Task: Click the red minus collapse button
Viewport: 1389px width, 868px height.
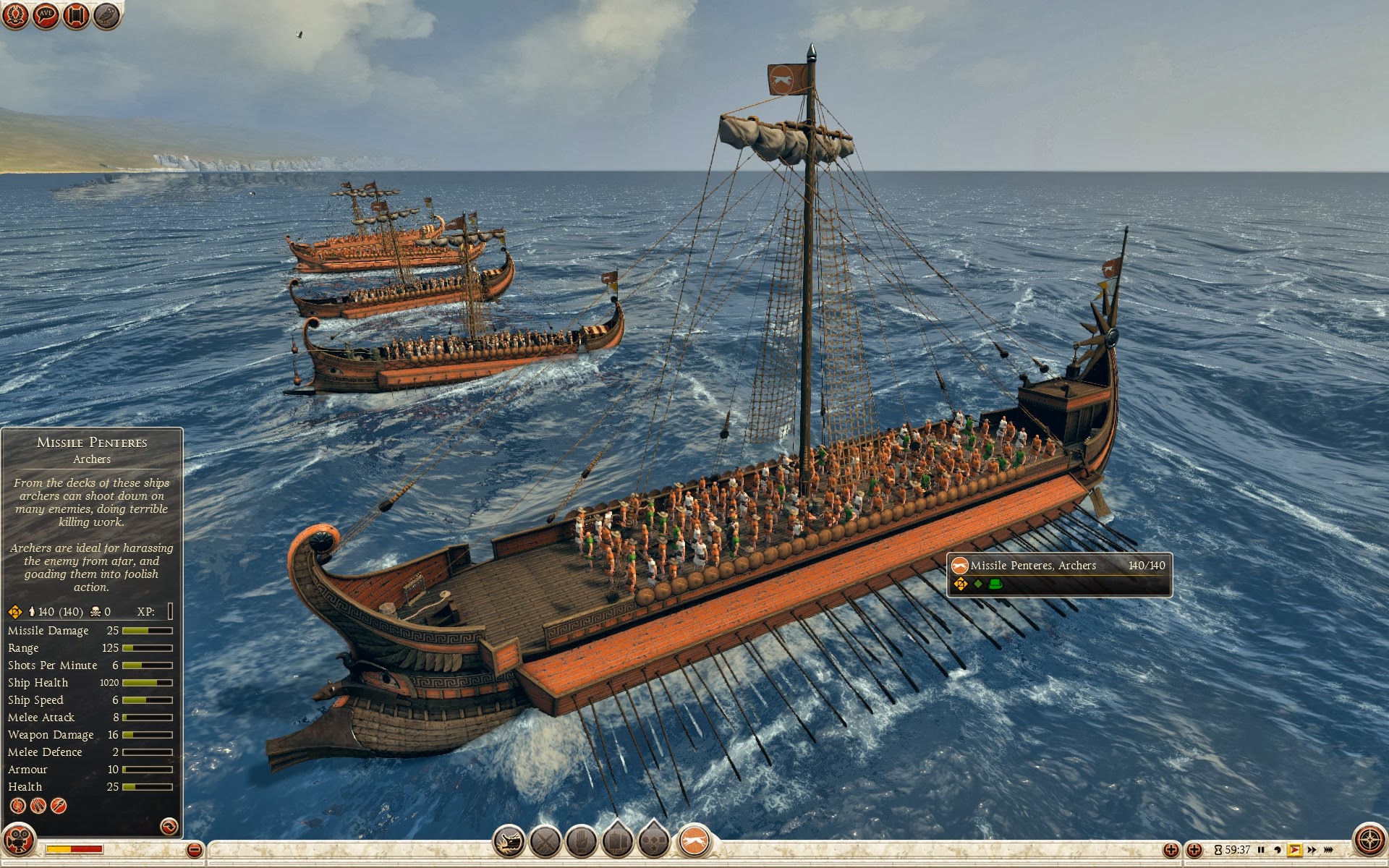Action: point(194,850)
